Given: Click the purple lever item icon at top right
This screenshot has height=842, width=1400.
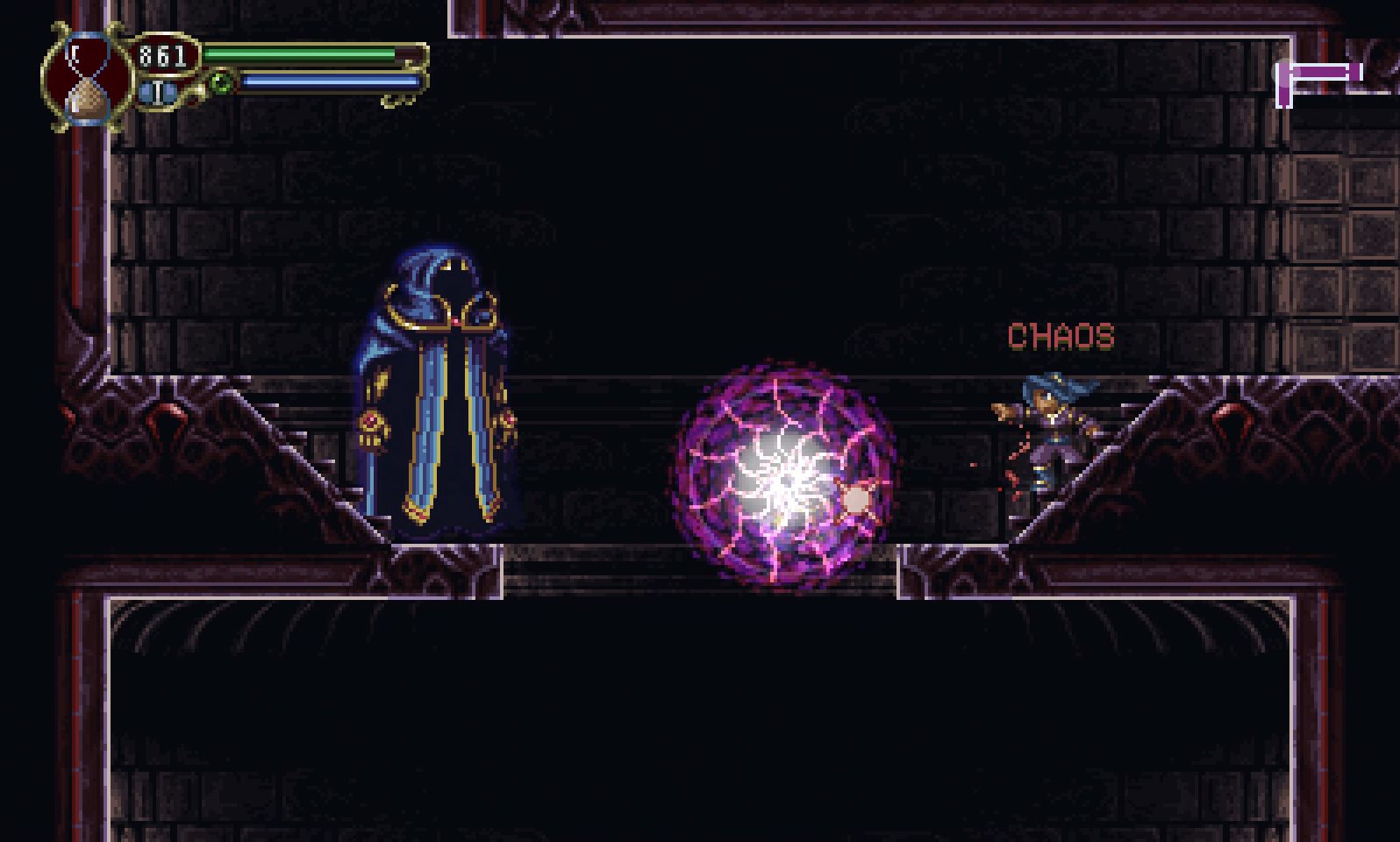Looking at the screenshot, I should [1320, 72].
